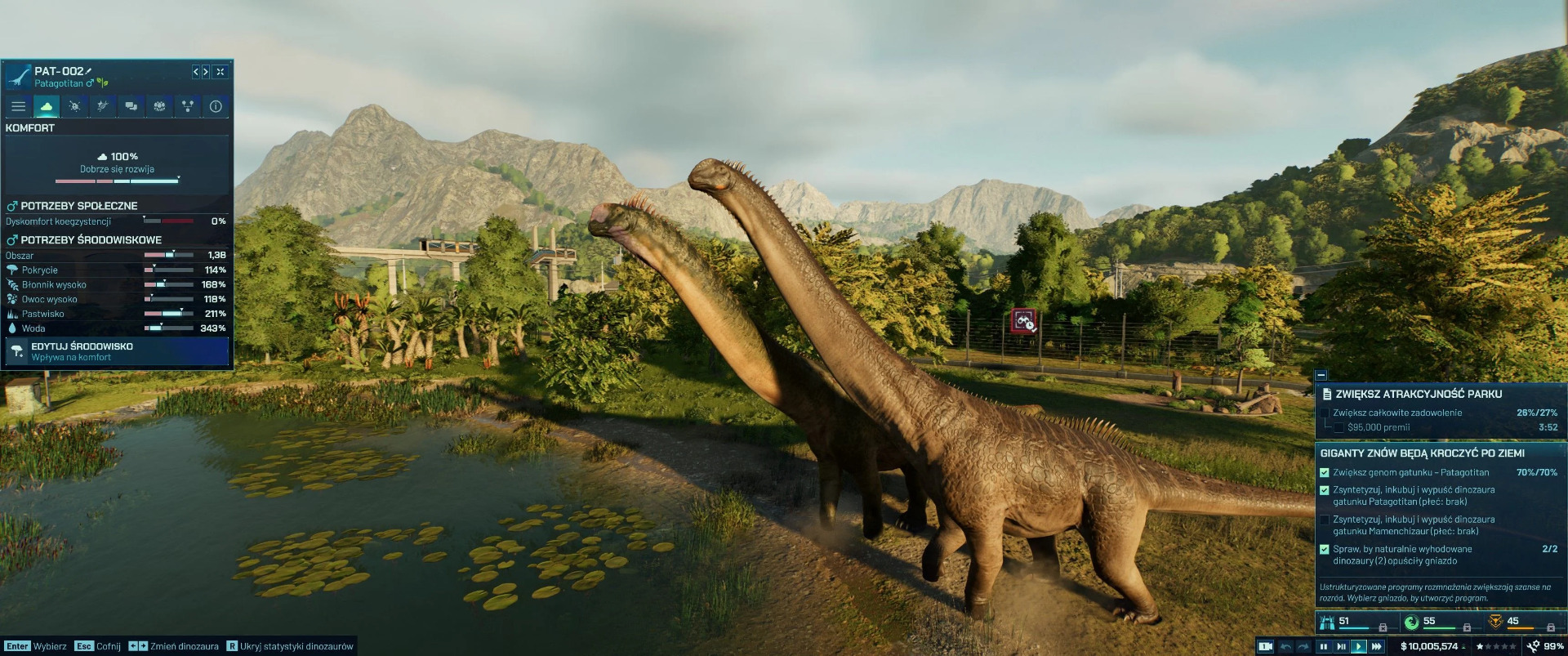Image resolution: width=1568 pixels, height=656 pixels.
Task: Open the hamburger list tab in dinosaur panel
Action: pos(18,106)
